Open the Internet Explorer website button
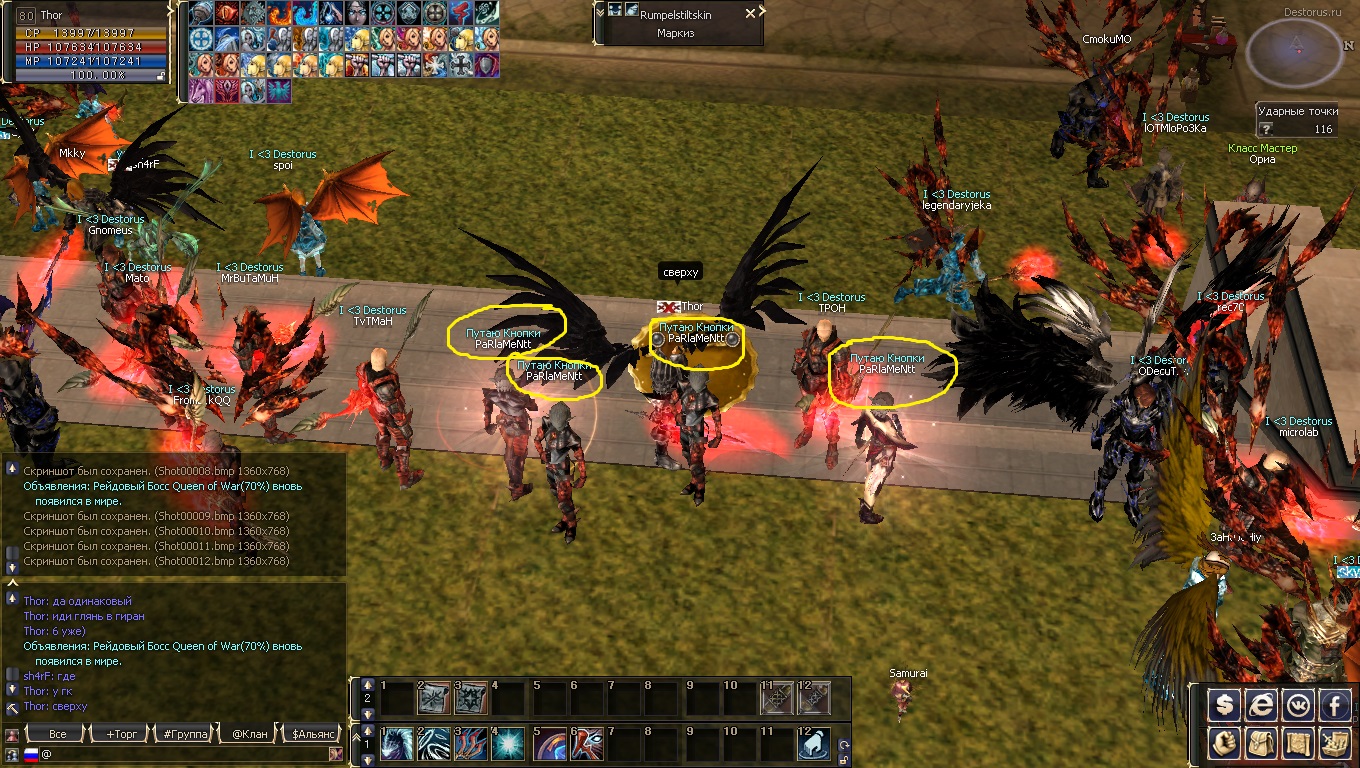Viewport: 1360px width, 768px height. point(1261,706)
